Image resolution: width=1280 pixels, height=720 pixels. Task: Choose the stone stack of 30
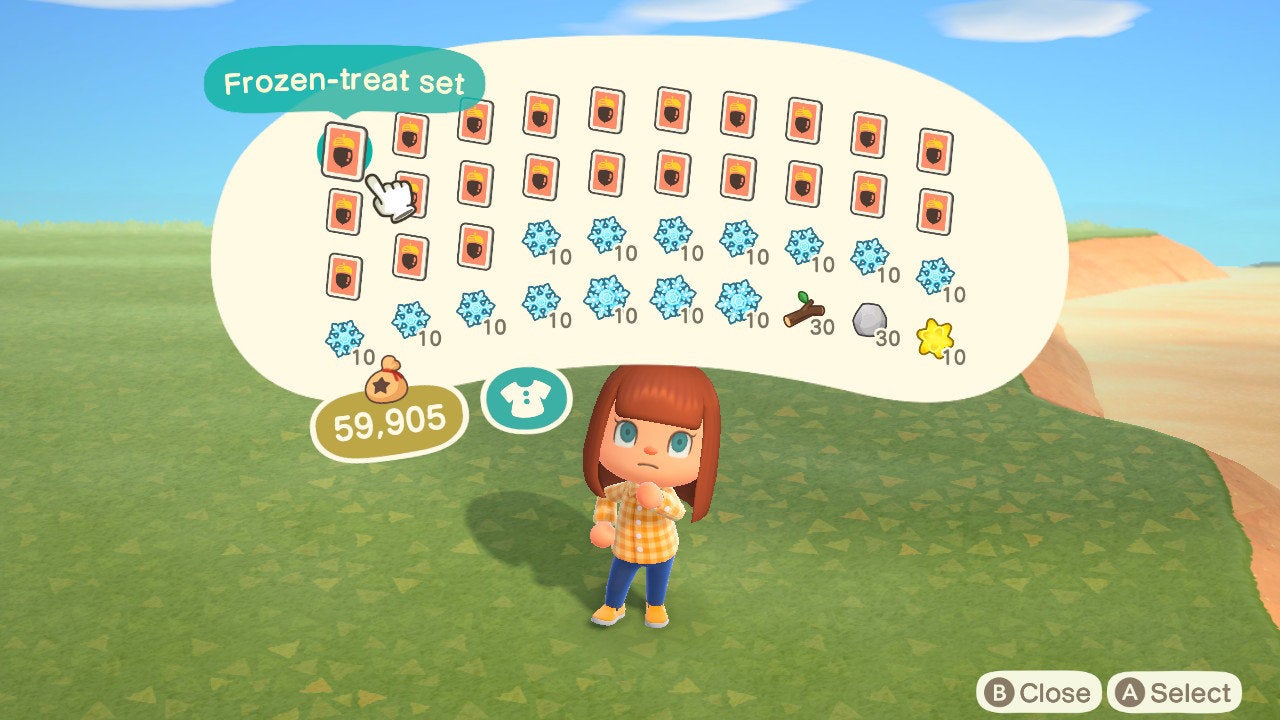pyautogui.click(x=868, y=321)
